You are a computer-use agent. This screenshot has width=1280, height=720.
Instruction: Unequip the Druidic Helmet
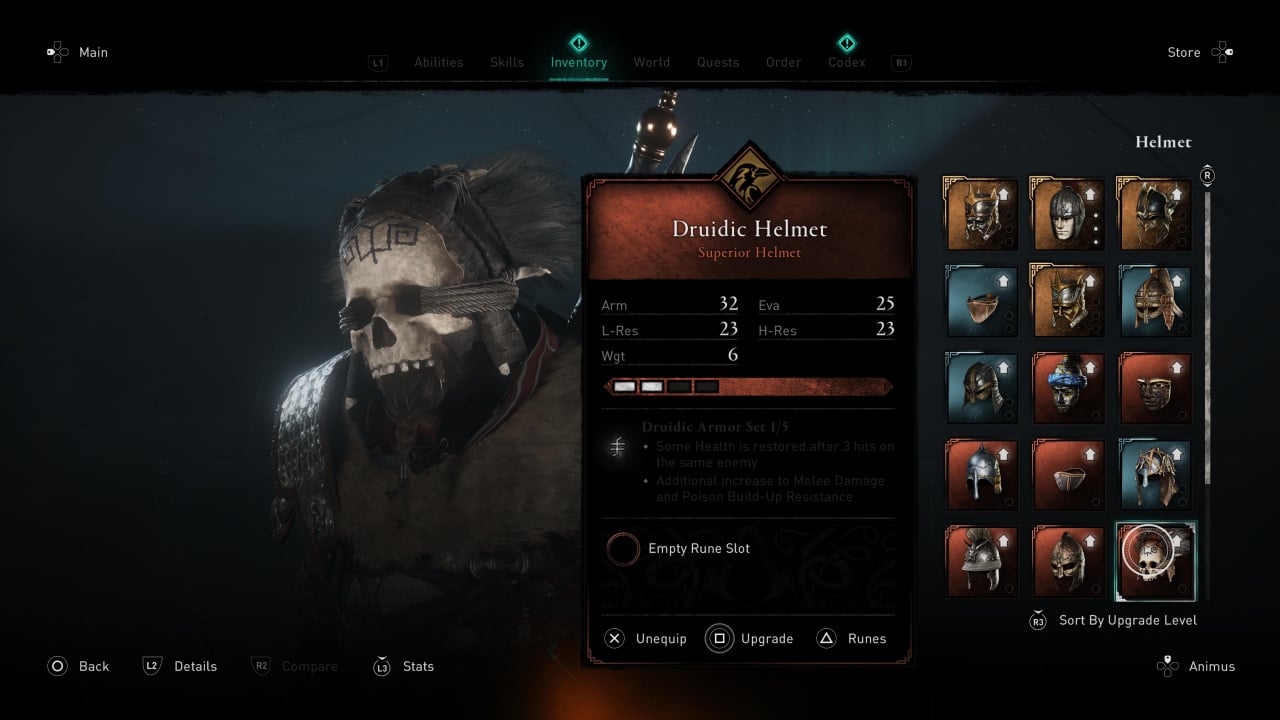pyautogui.click(x=646, y=638)
